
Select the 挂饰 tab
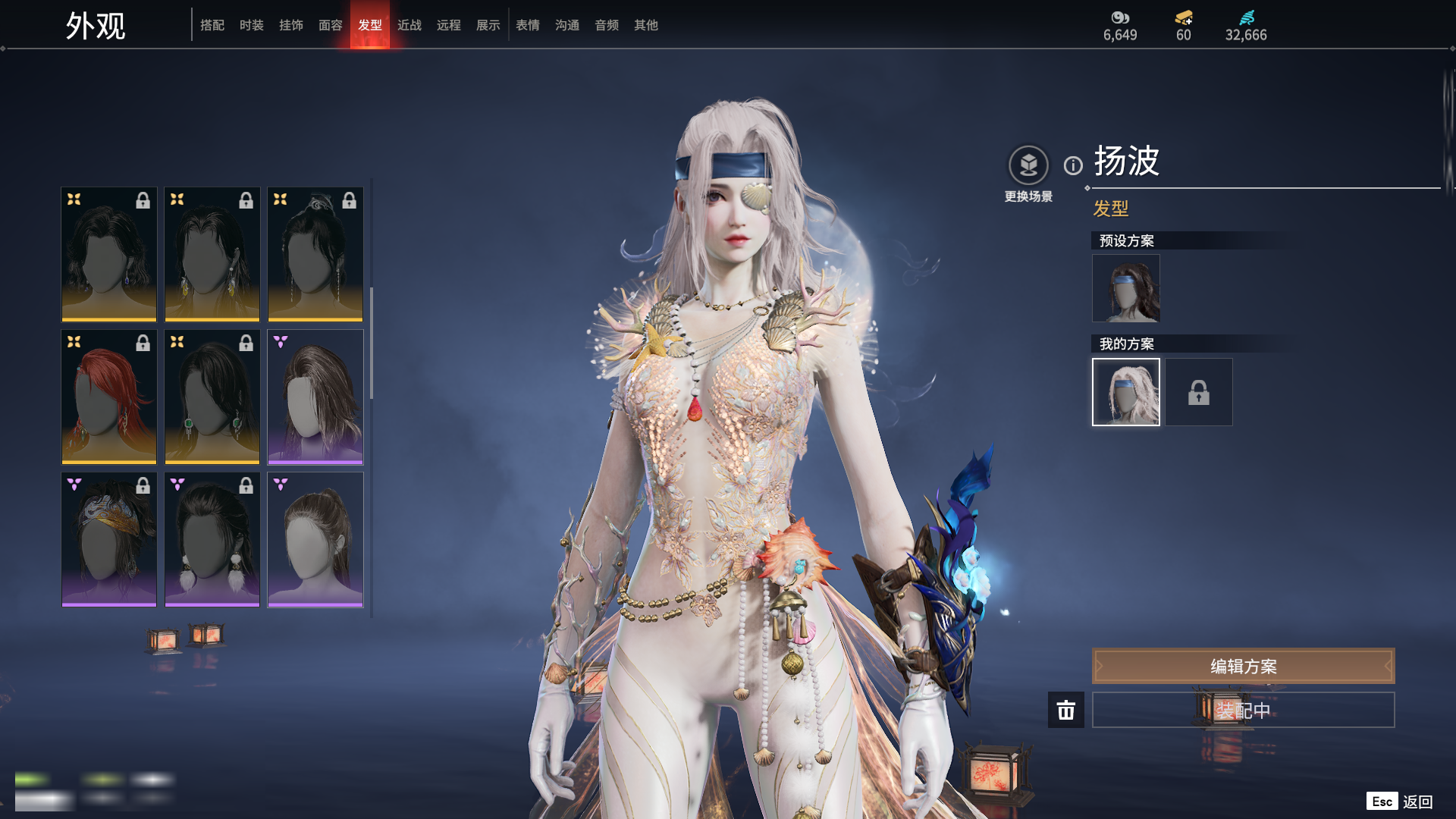click(291, 25)
